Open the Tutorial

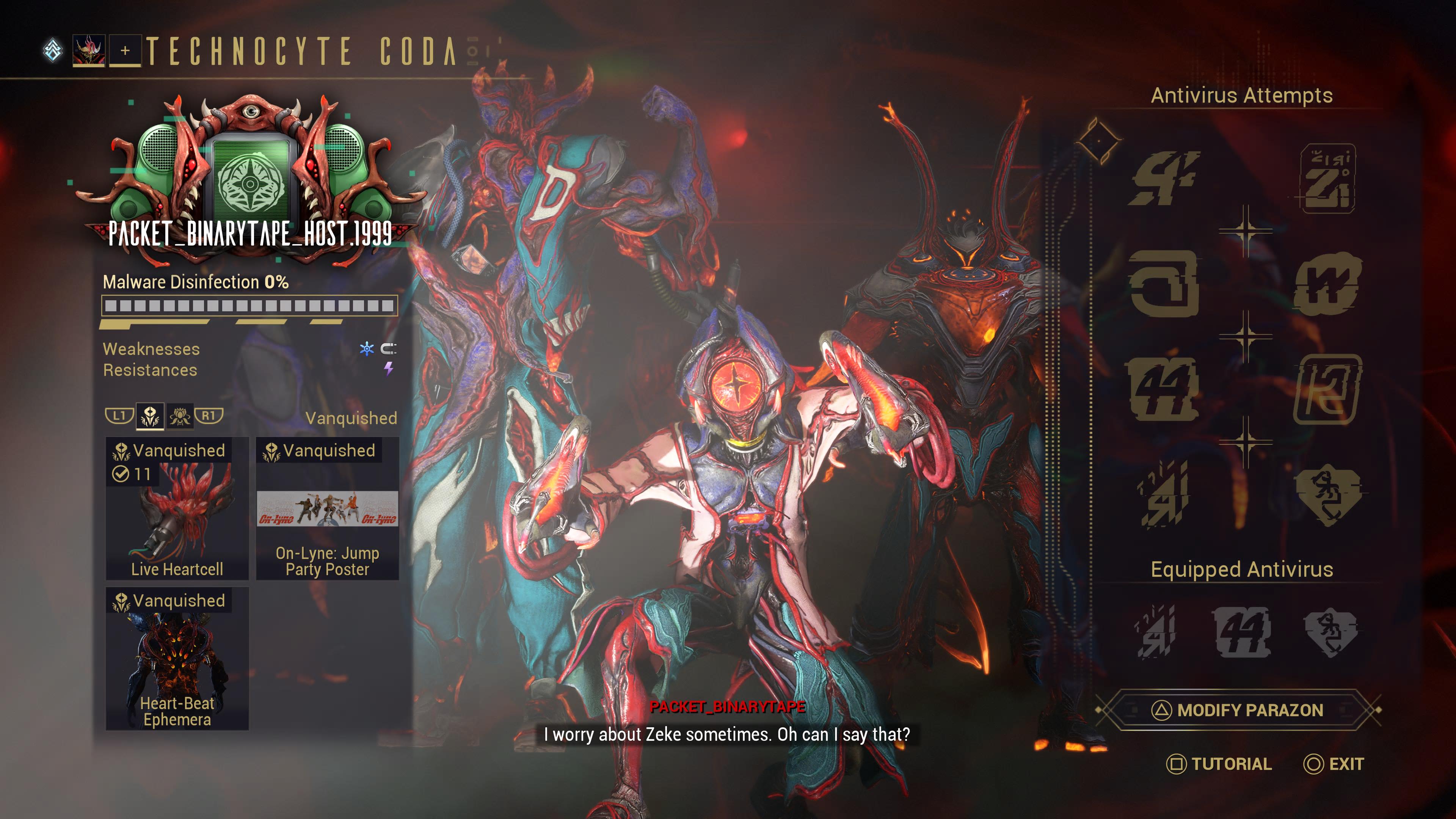click(x=1219, y=764)
